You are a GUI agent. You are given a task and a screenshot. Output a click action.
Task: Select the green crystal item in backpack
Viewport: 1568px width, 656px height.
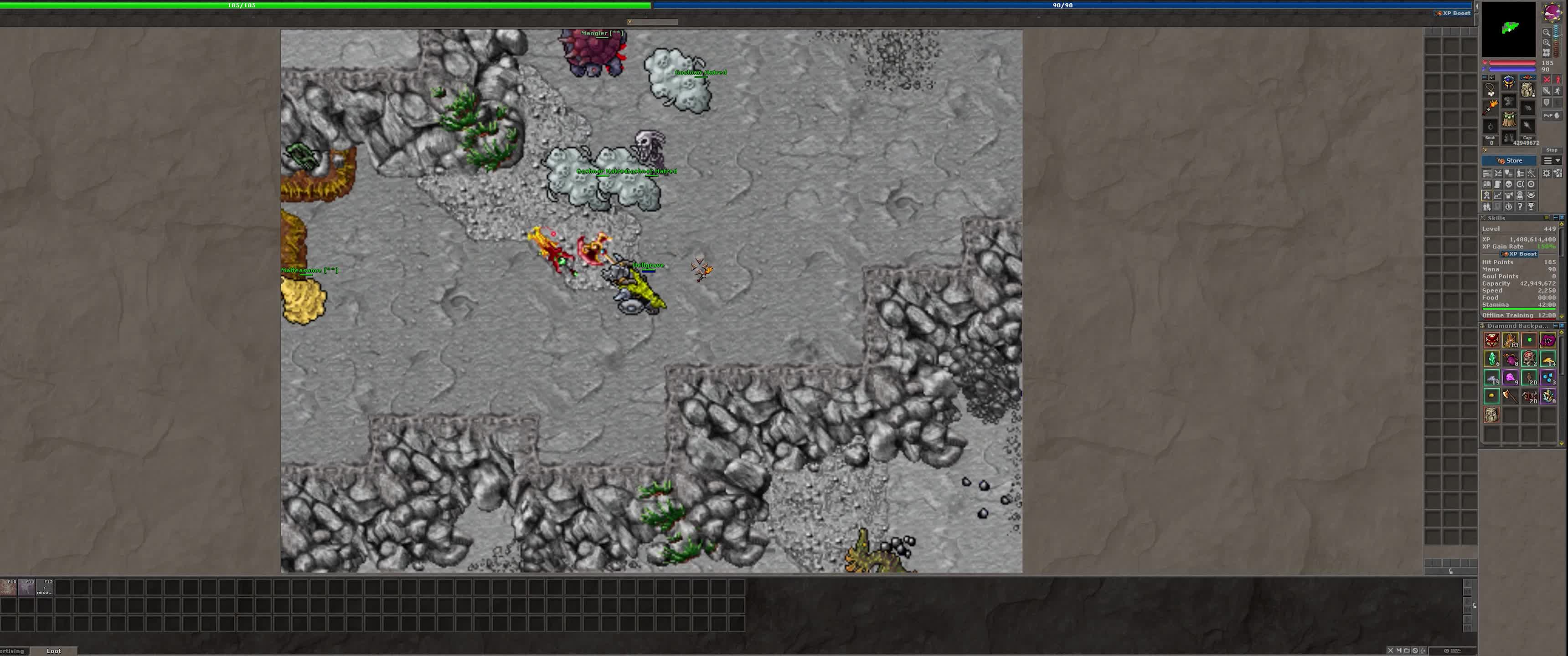[x=1491, y=359]
